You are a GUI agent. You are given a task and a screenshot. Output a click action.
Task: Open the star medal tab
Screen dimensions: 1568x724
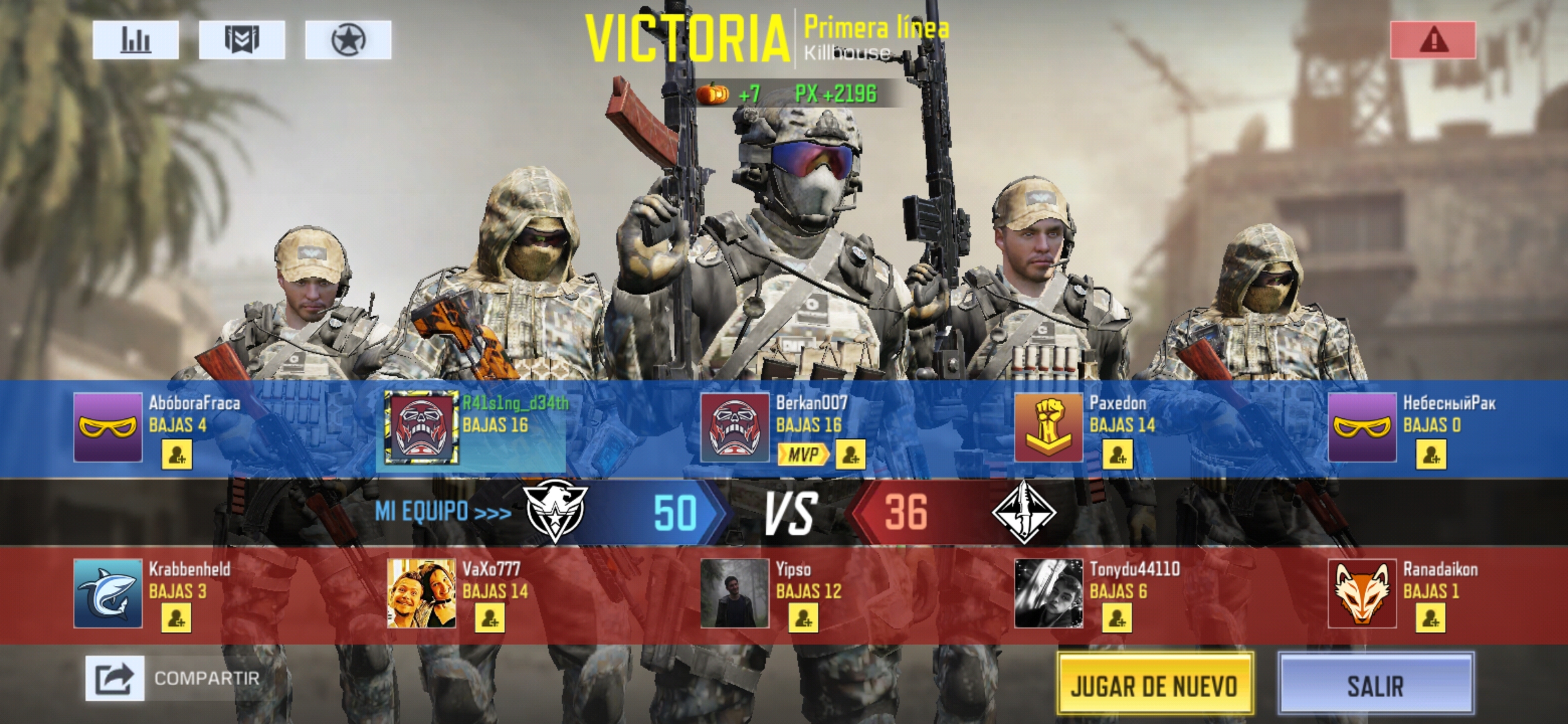click(x=348, y=40)
